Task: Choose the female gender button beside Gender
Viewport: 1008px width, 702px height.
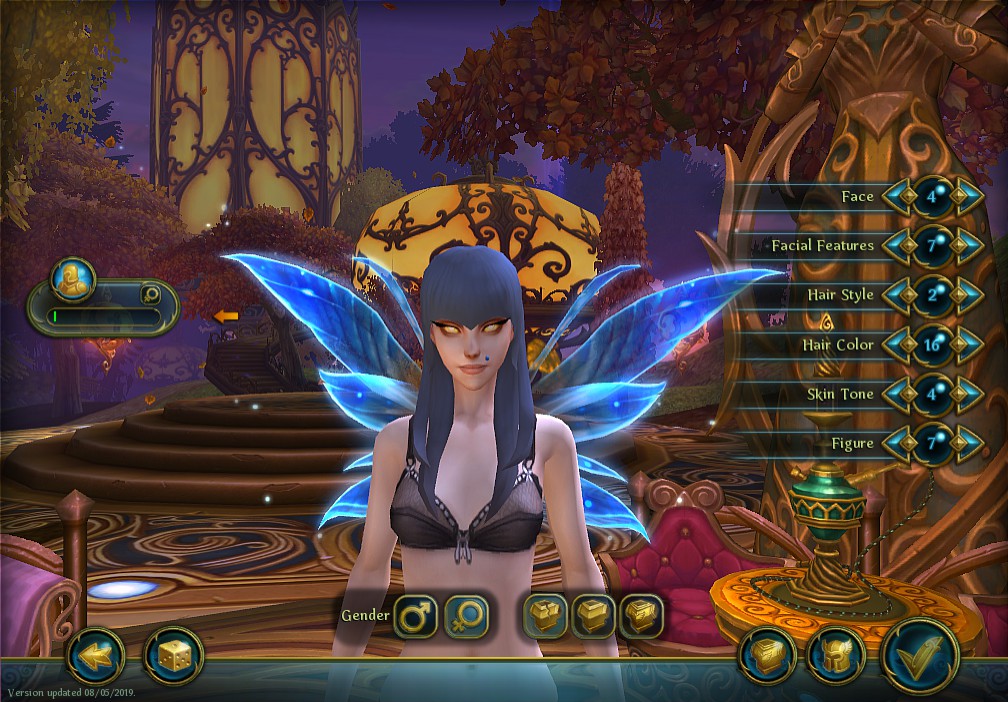Action: pos(465,616)
